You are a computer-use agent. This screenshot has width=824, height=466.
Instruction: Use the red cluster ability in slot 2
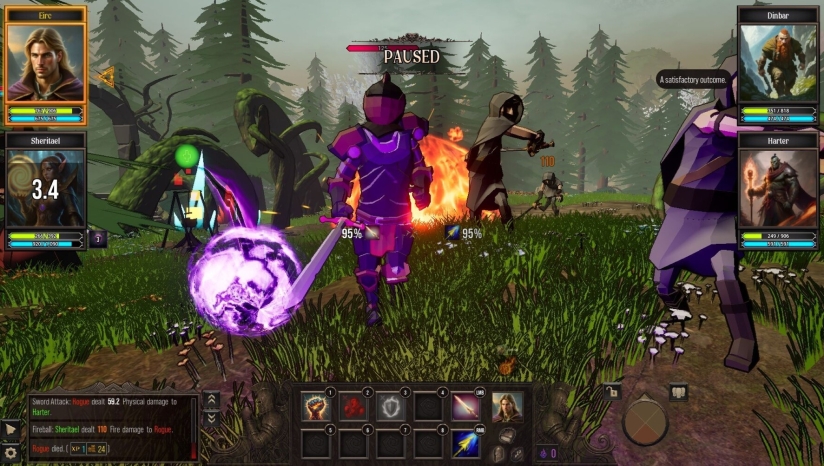tap(353, 406)
